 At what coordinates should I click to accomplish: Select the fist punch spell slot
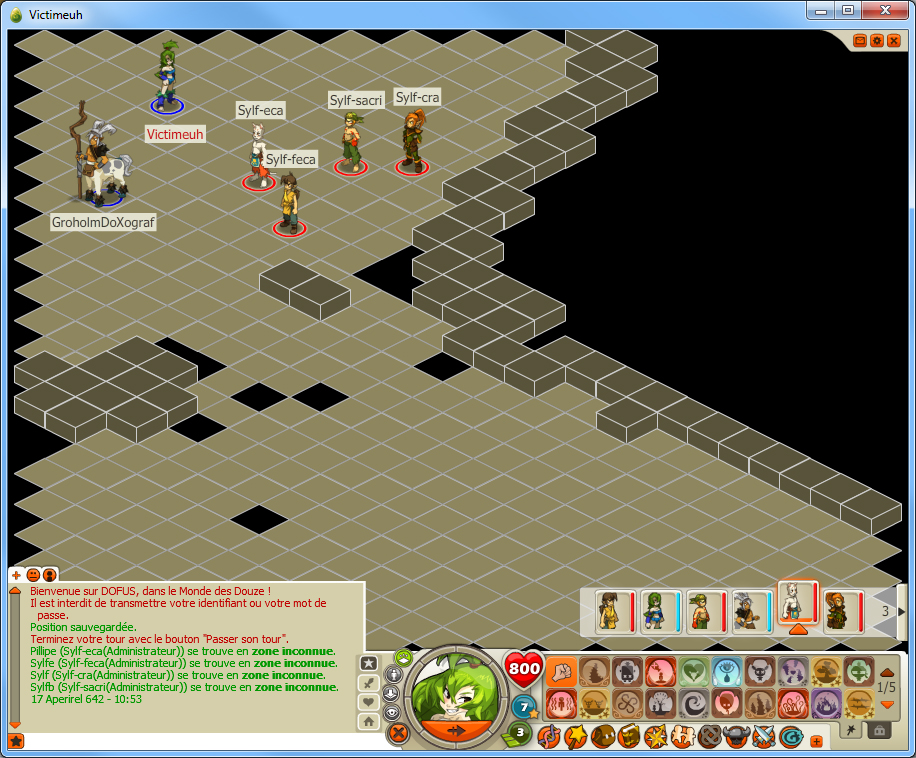(561, 671)
